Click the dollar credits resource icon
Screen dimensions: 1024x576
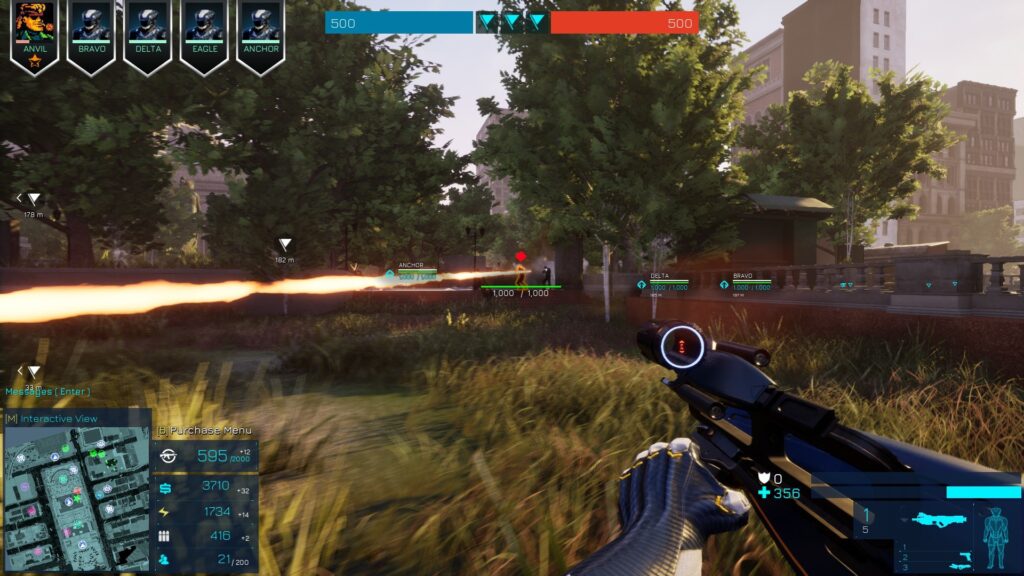(x=165, y=487)
